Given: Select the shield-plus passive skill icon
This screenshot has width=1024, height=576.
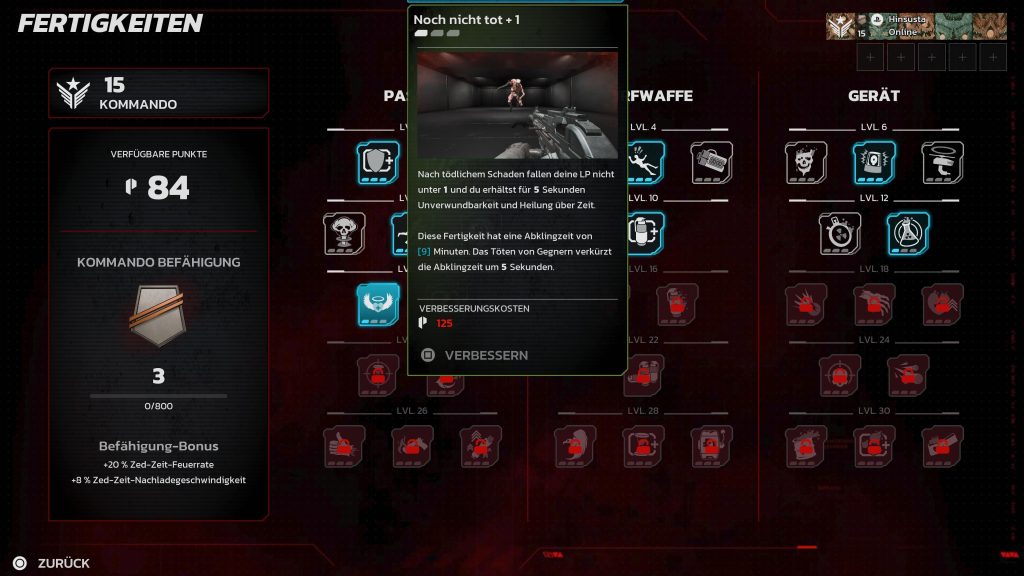Looking at the screenshot, I should click(x=378, y=162).
